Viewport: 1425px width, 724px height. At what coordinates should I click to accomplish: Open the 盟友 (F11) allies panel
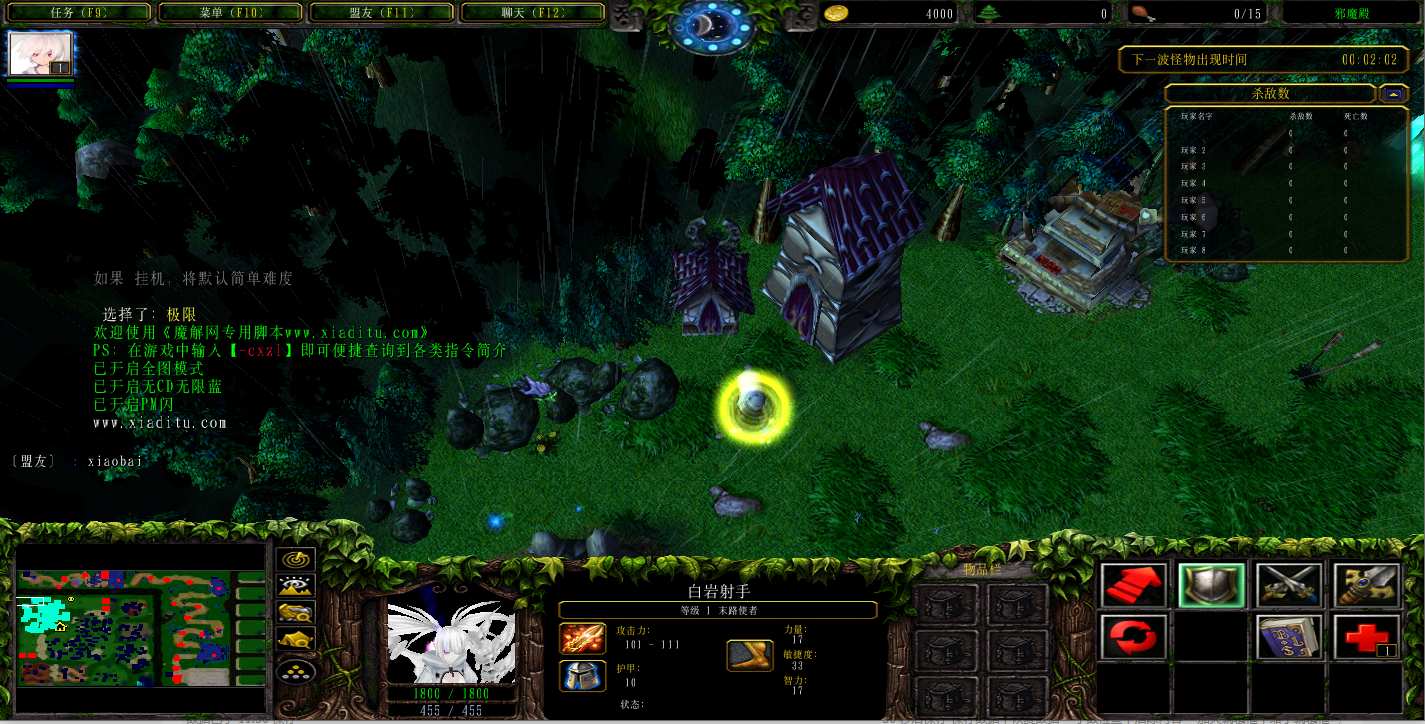coord(383,13)
